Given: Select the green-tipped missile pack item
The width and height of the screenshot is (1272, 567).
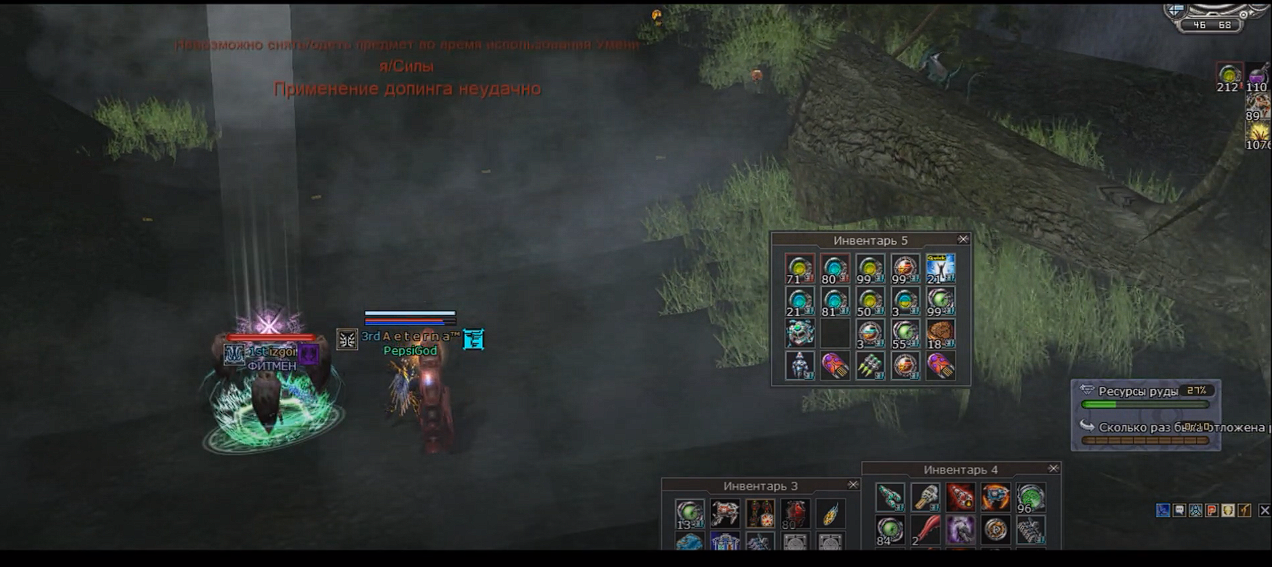Looking at the screenshot, I should click(870, 366).
